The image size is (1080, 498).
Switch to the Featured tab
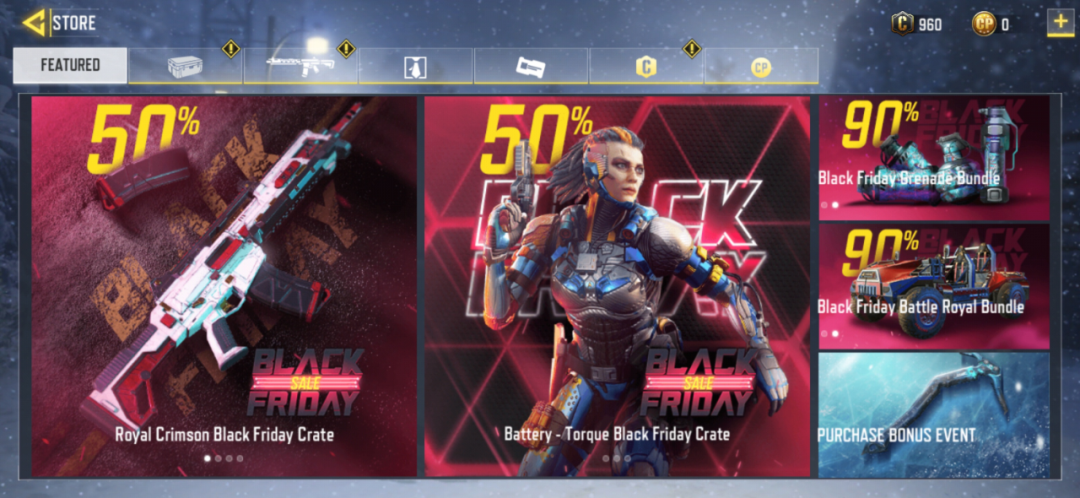[70, 65]
